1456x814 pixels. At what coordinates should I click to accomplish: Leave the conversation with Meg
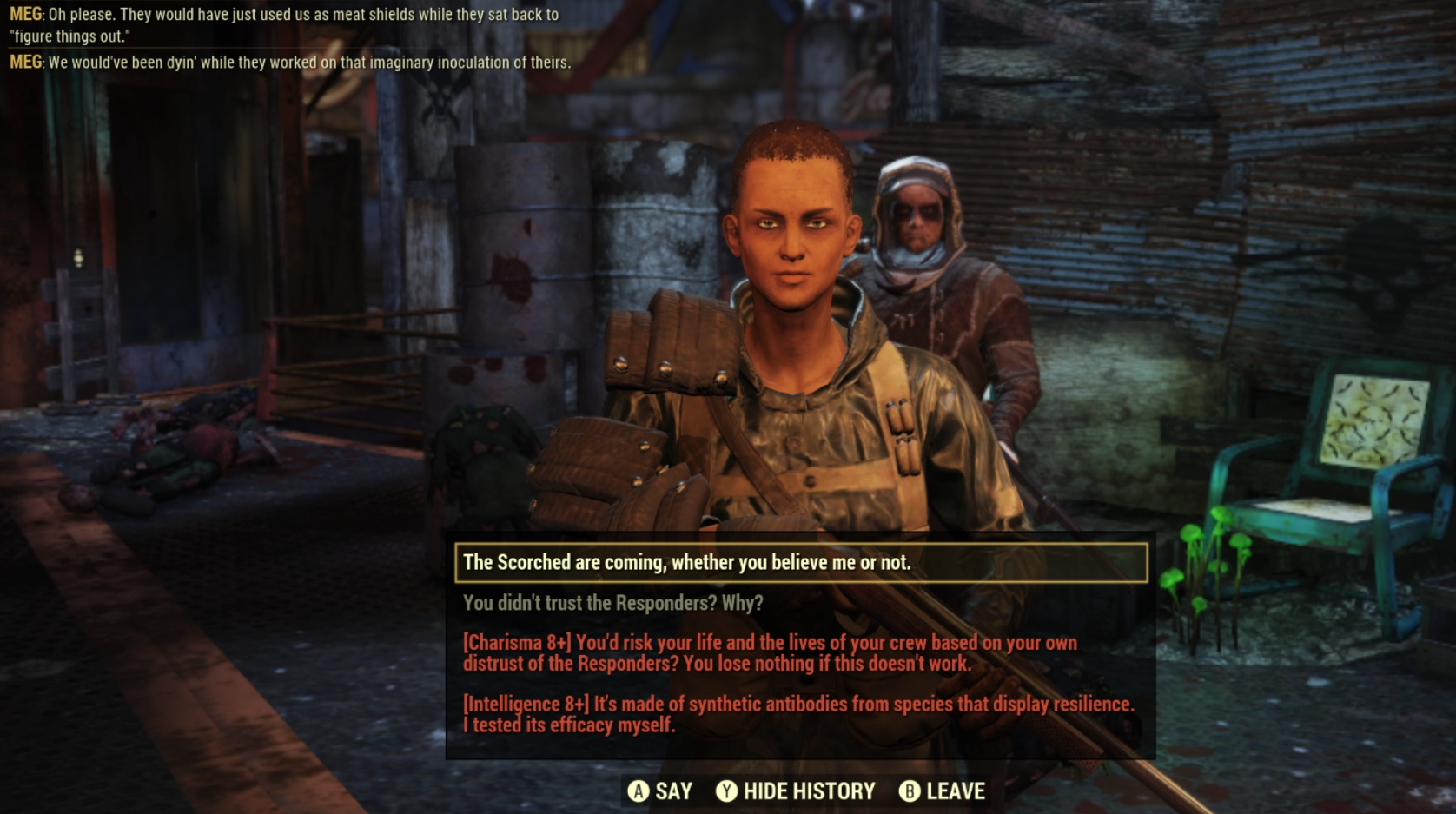956,791
